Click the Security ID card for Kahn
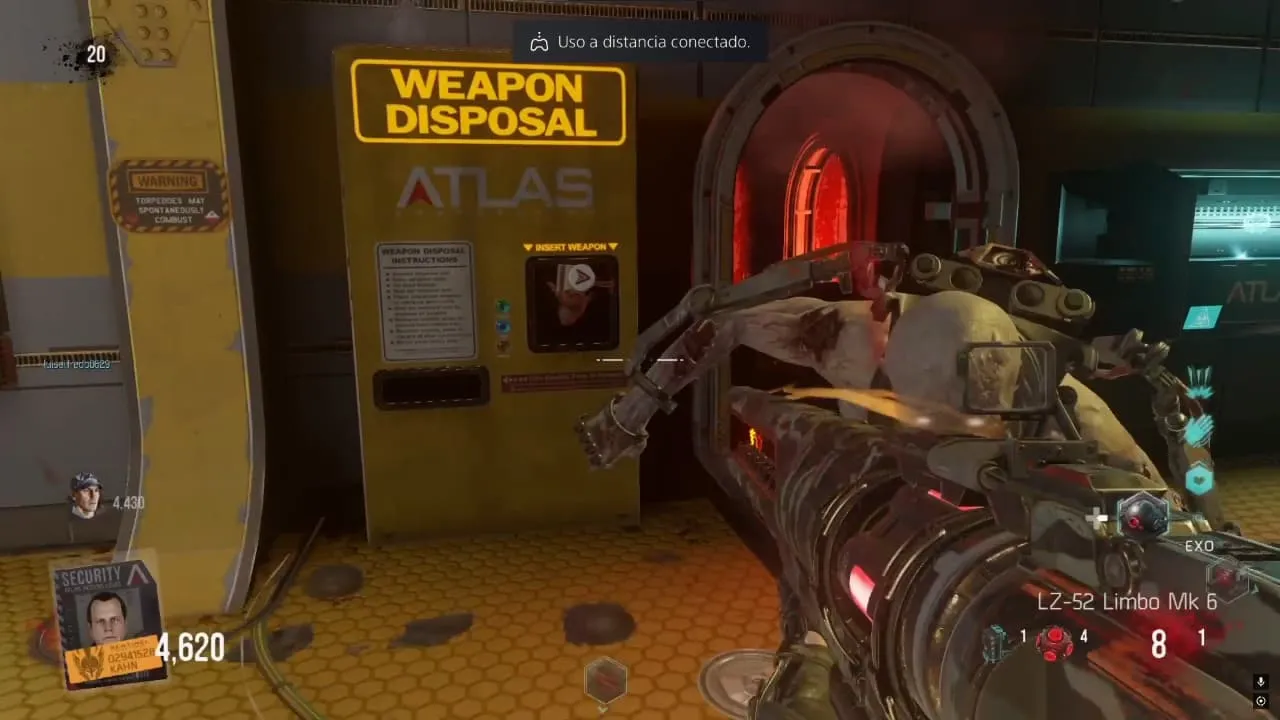 [108, 622]
